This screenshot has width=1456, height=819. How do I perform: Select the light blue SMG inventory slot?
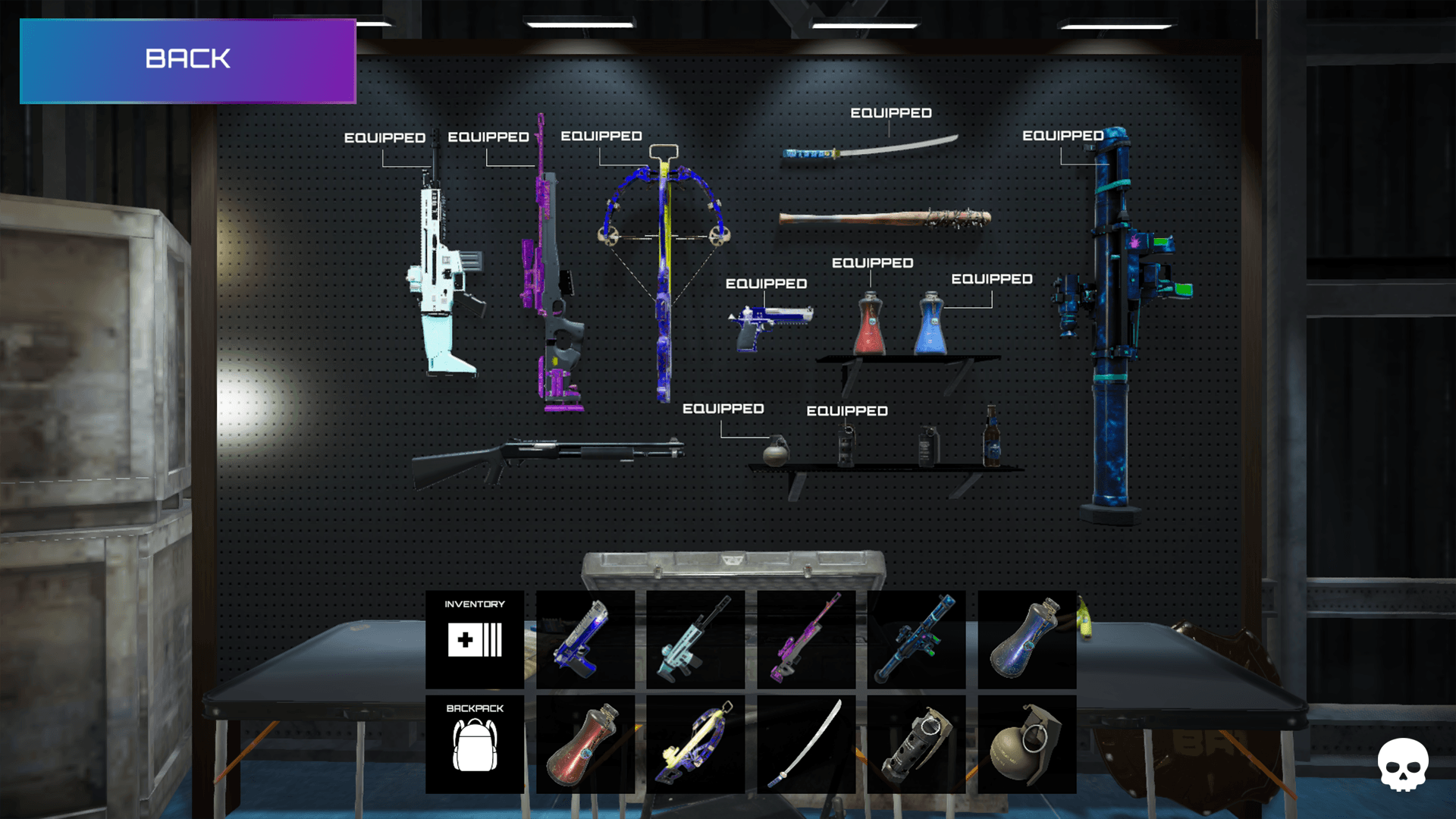[x=695, y=639]
